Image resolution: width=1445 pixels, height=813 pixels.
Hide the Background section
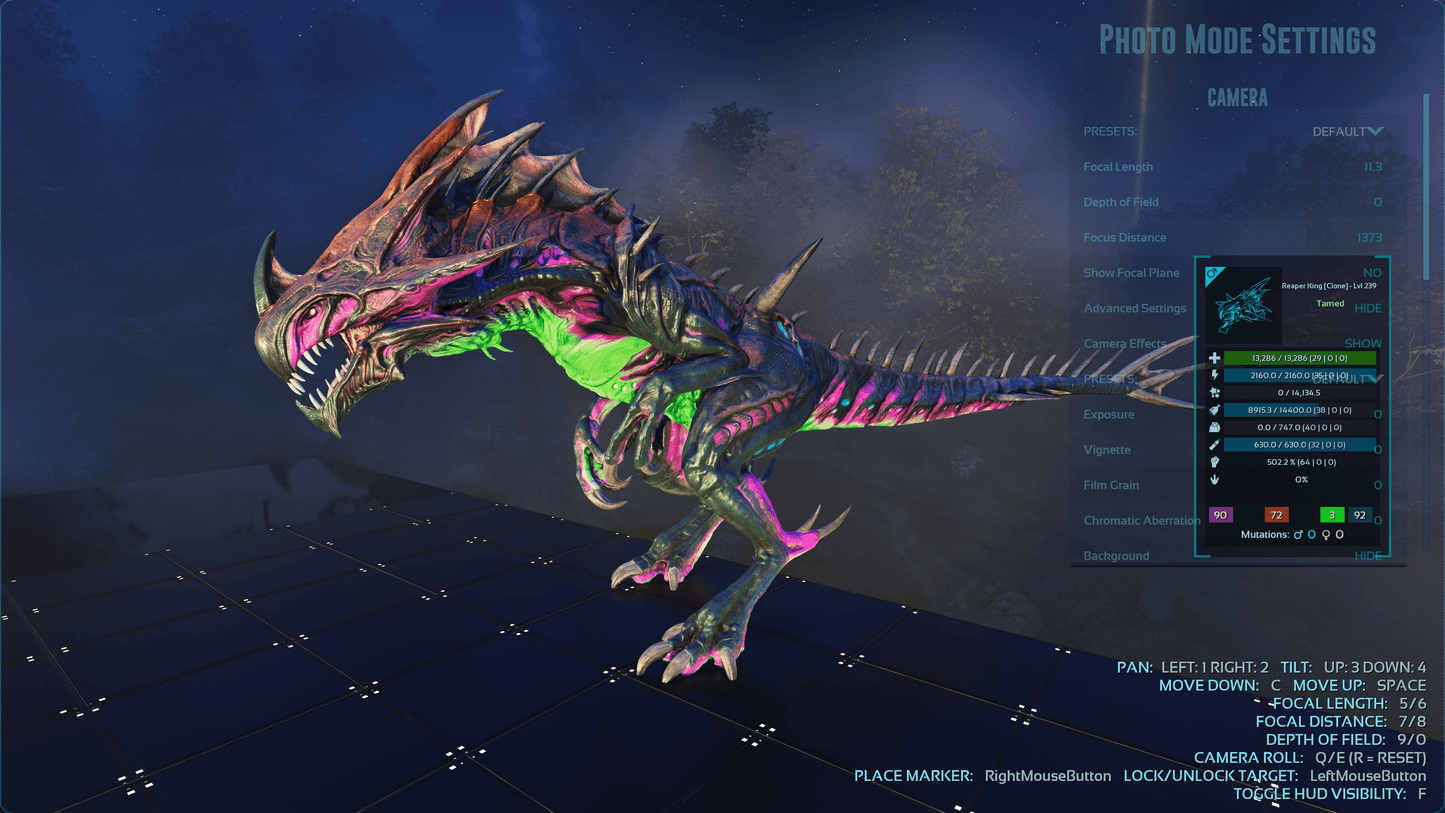[x=1367, y=556]
